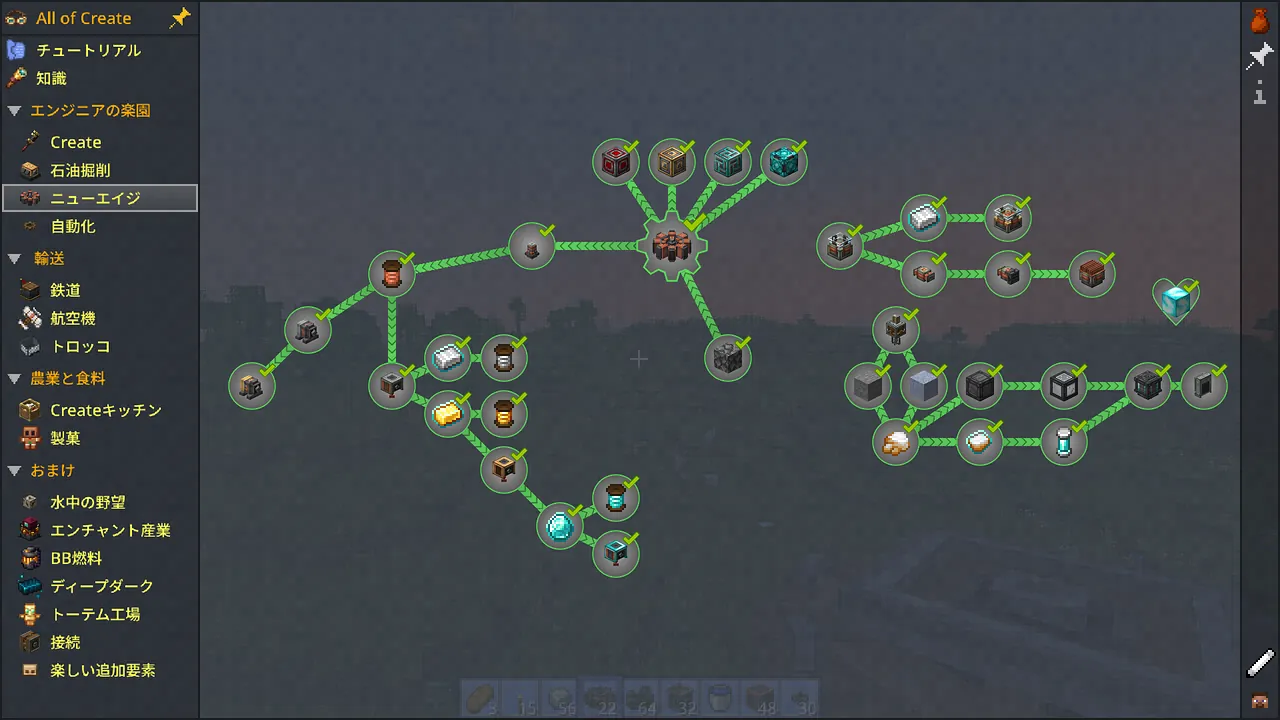This screenshot has width=1280, height=720.
Task: Select the 航空機 chapter icon
Action: click(x=30, y=318)
